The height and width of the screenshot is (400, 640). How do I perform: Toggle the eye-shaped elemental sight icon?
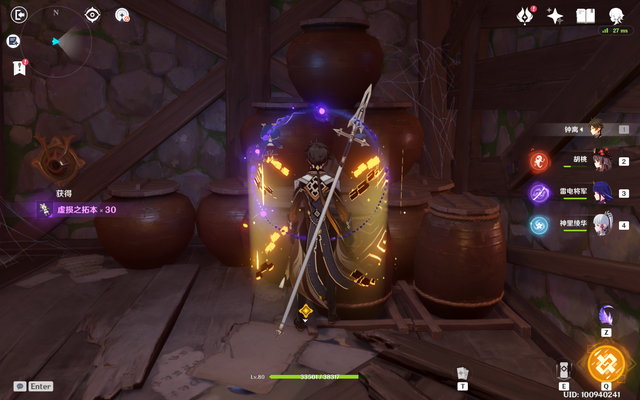(92, 15)
